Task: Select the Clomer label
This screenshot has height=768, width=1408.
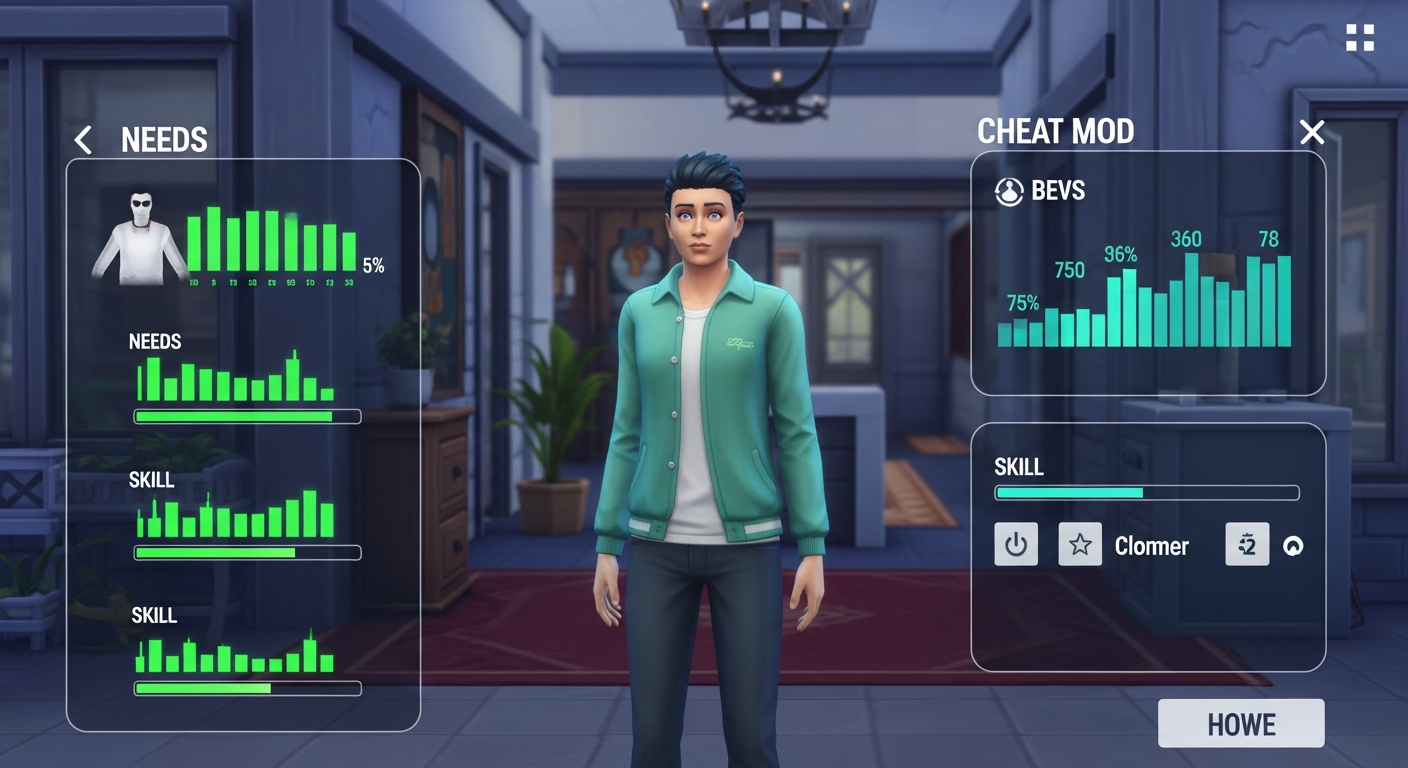Action: (1151, 546)
